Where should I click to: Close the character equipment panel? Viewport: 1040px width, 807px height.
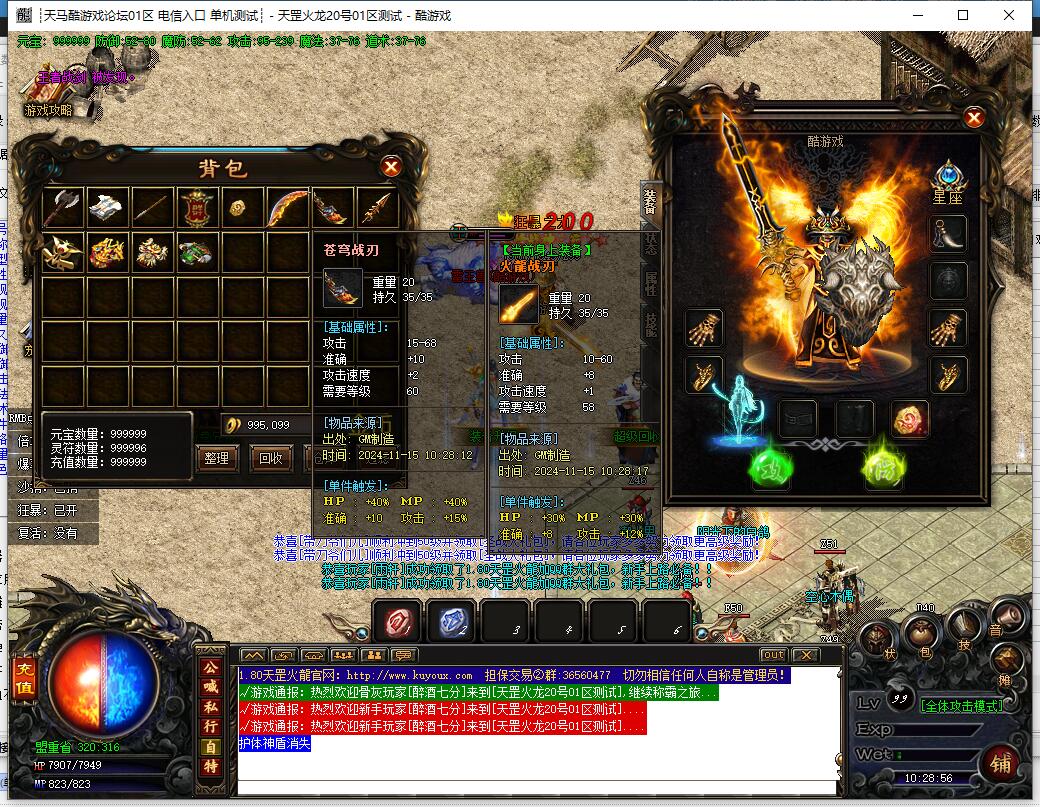974,118
